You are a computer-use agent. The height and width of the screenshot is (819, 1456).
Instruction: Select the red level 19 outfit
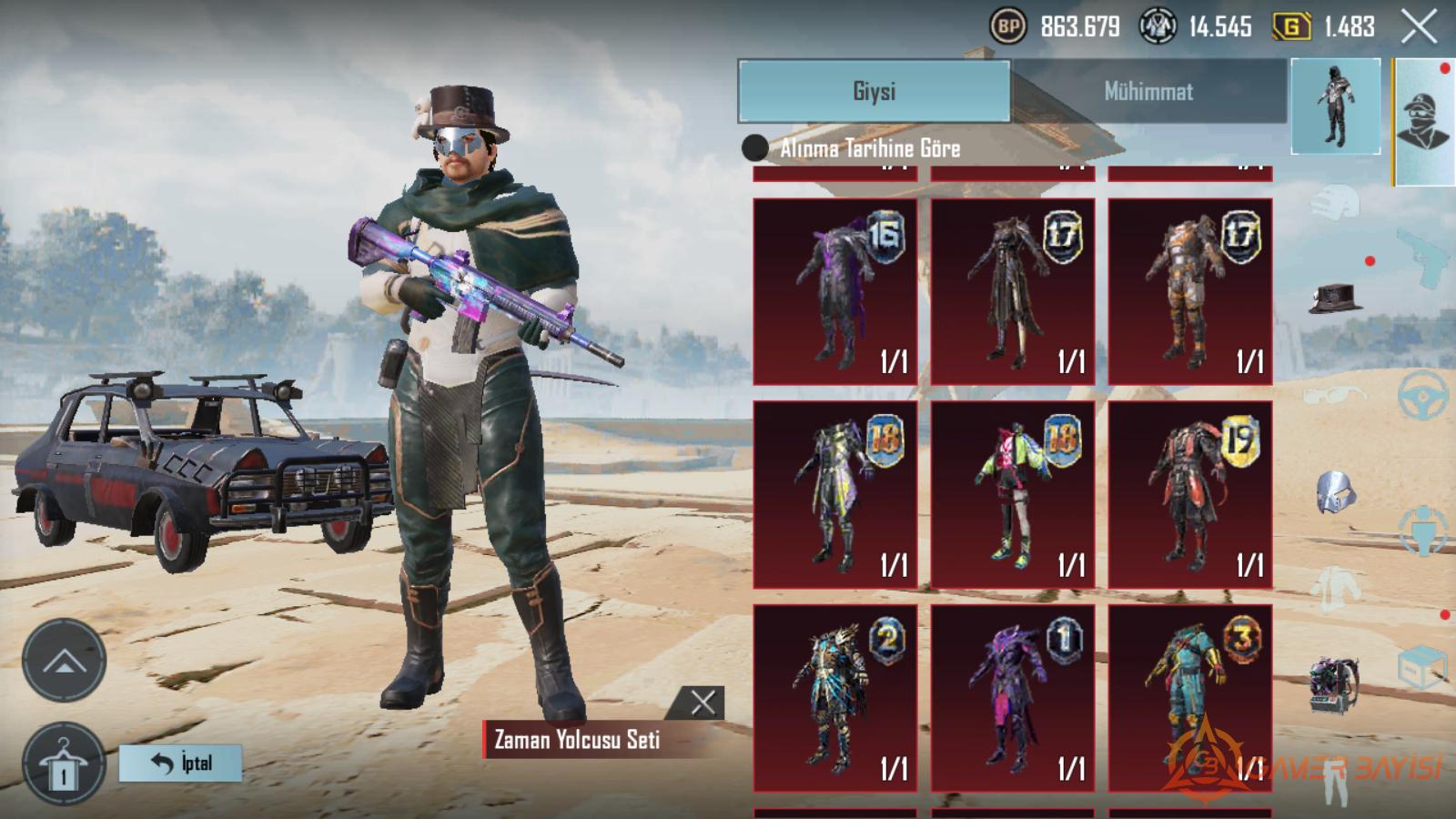coord(1189,494)
